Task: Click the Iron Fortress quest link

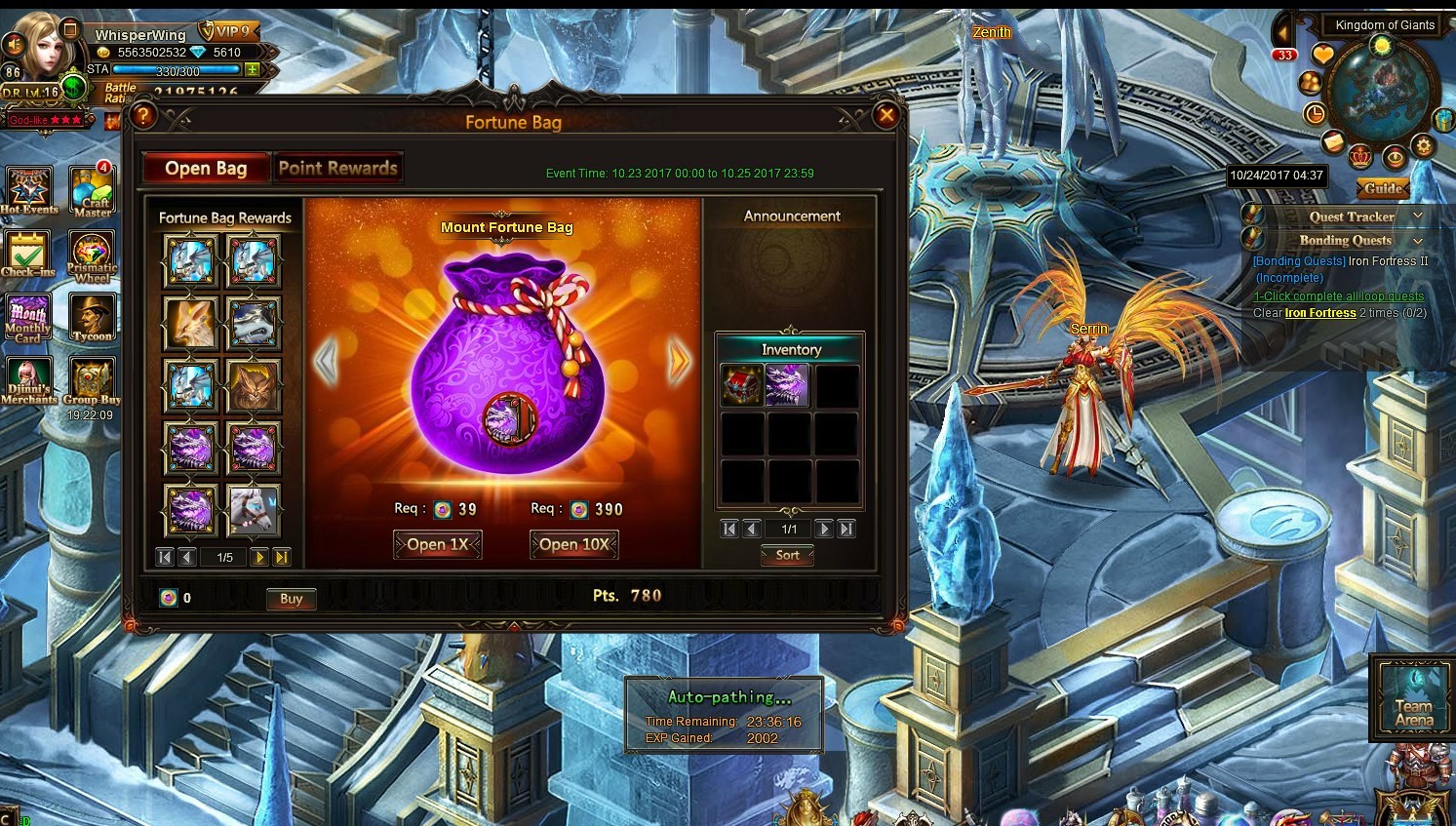Action: (x=1320, y=313)
